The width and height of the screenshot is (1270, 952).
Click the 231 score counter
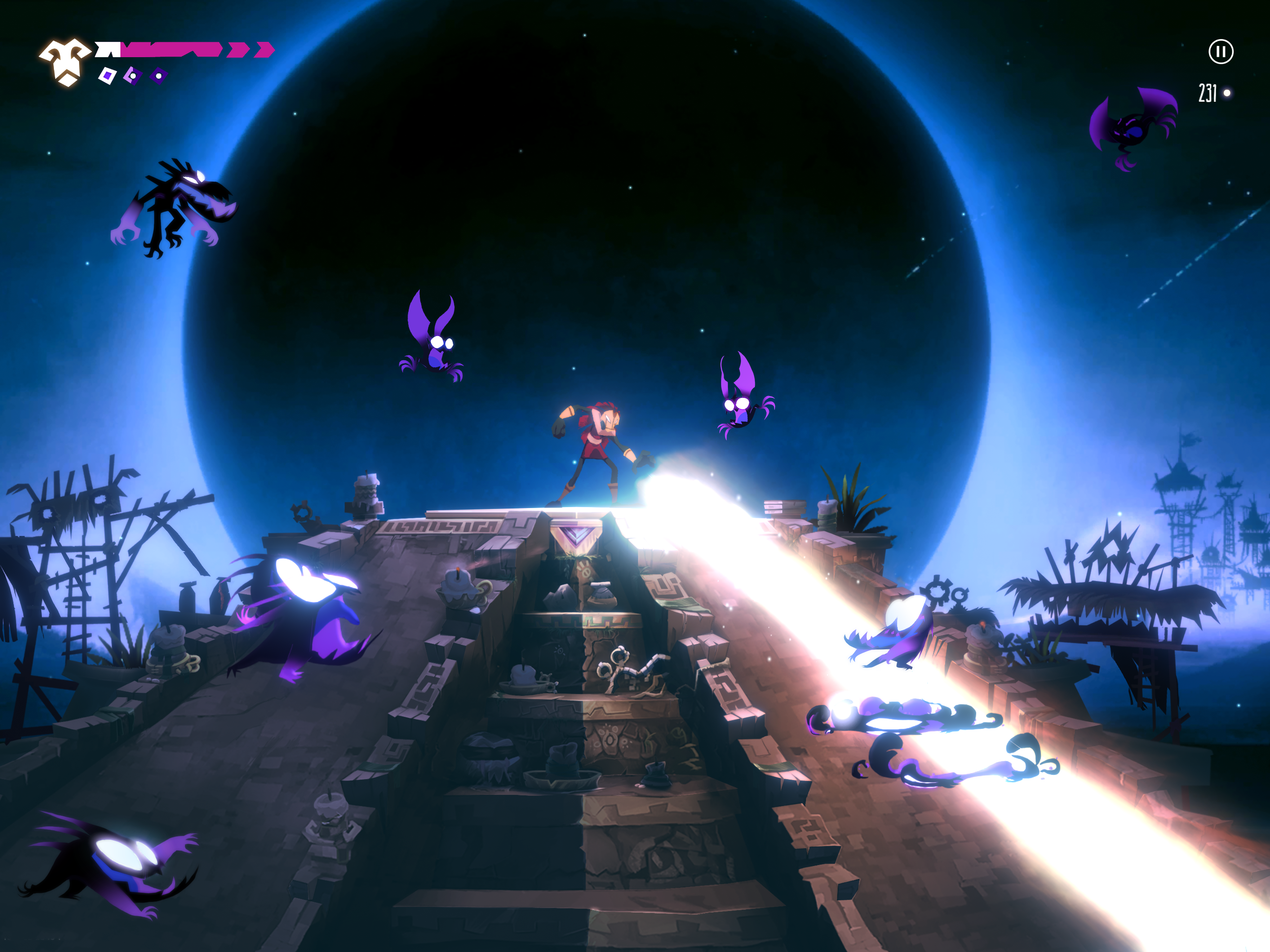[1208, 92]
